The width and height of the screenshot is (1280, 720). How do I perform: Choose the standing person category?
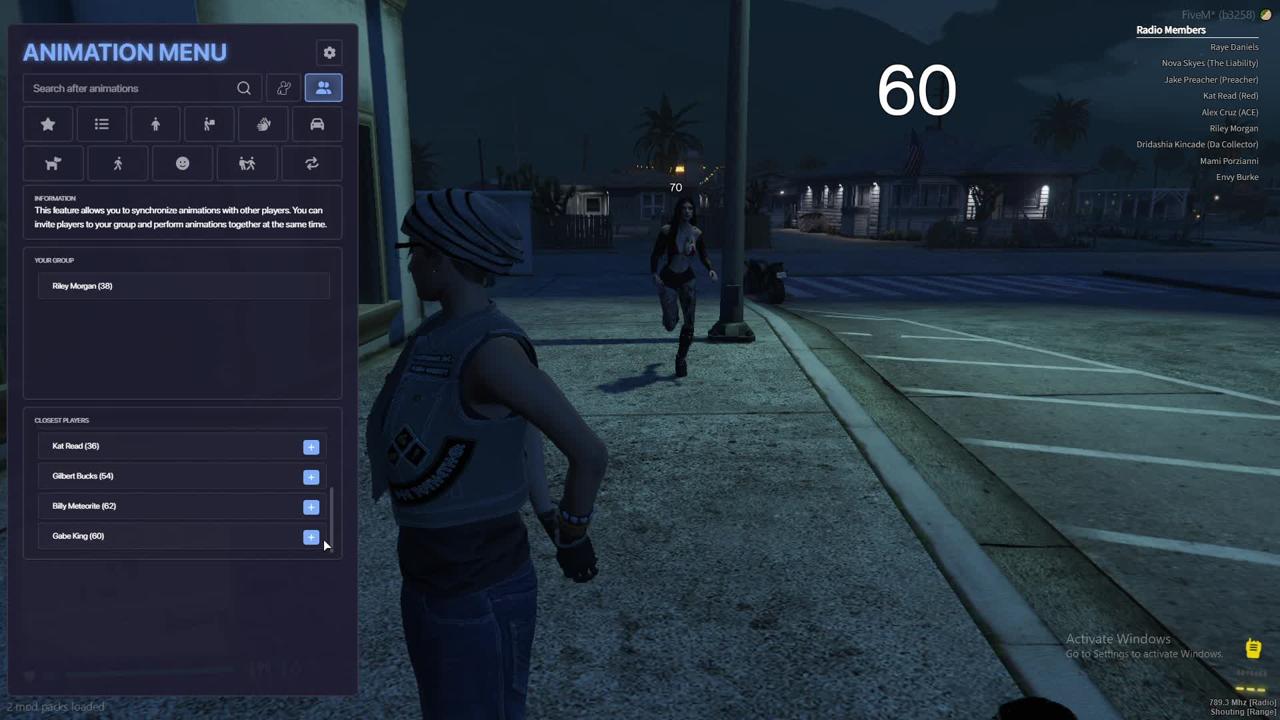pyautogui.click(x=155, y=125)
